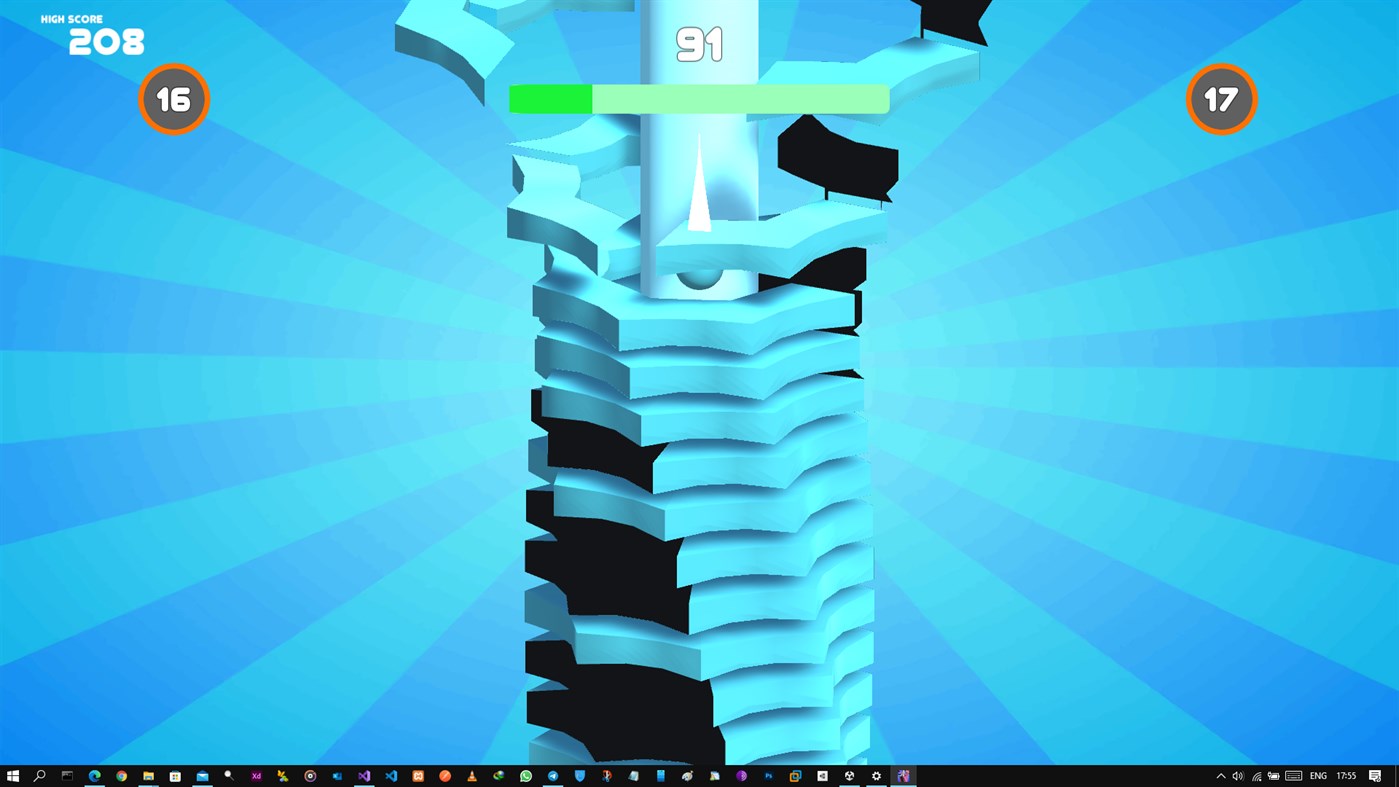Open Visual Studio Code
The height and width of the screenshot is (787, 1399).
(x=390, y=775)
